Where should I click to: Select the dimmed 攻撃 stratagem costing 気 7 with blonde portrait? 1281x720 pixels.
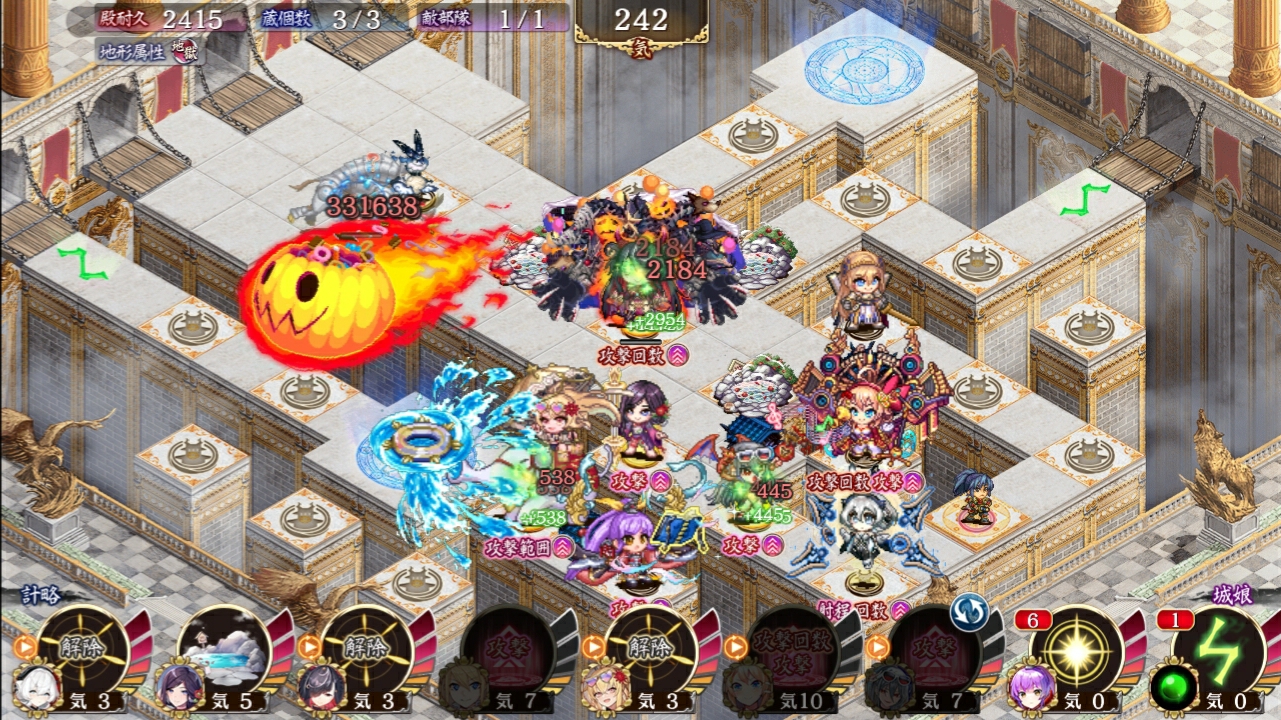coord(508,648)
